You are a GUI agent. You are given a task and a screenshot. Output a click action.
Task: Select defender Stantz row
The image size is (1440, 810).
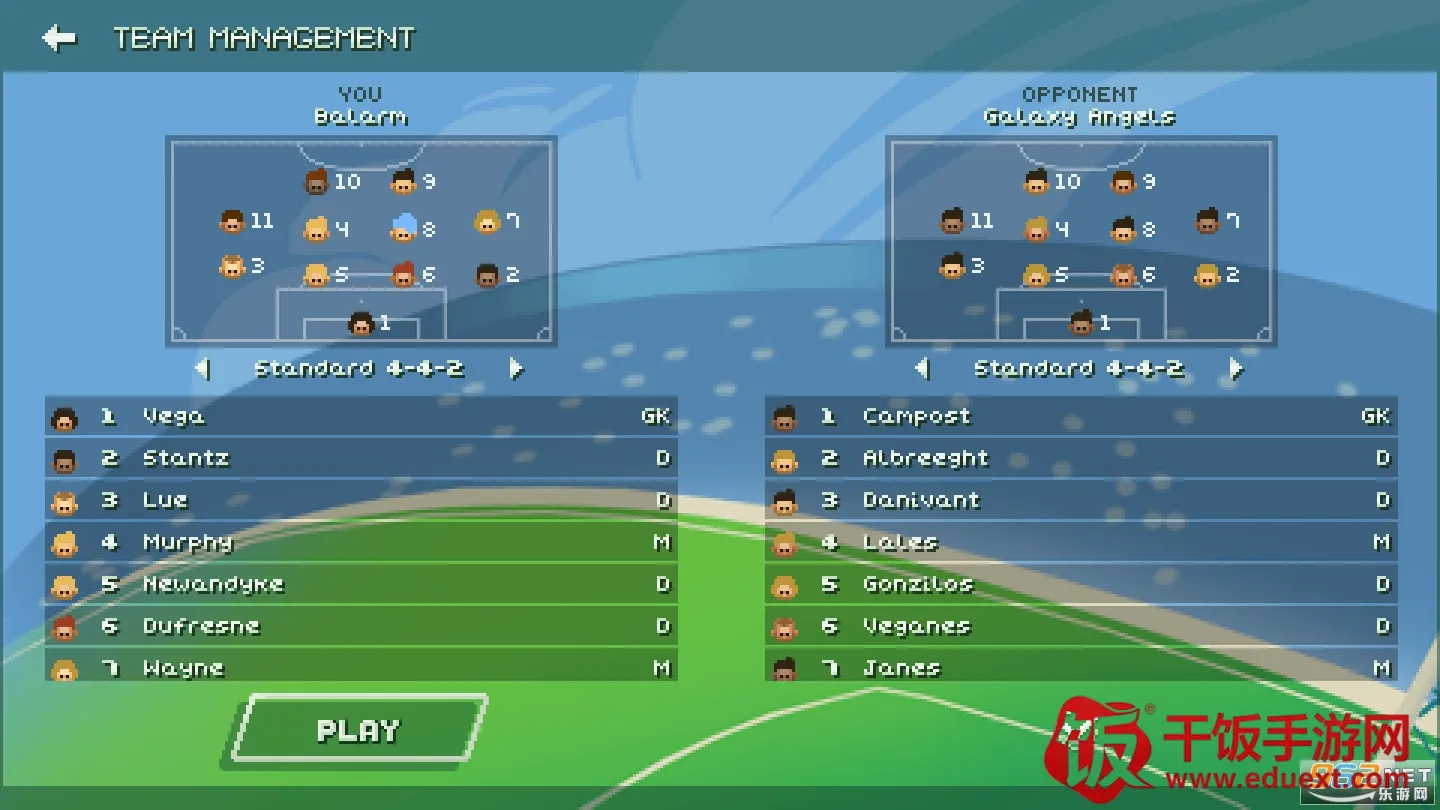(x=360, y=459)
